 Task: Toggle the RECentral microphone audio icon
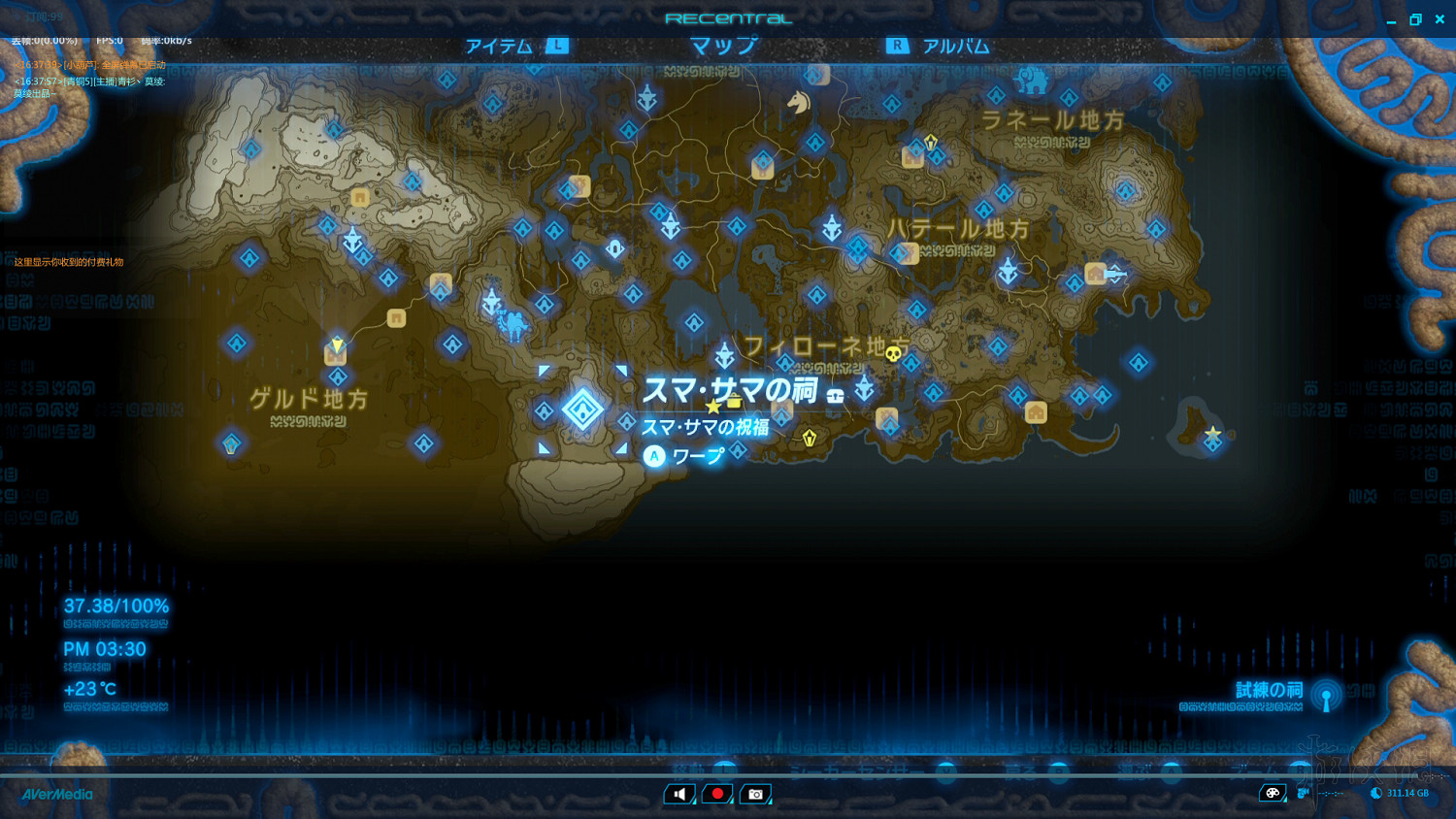[x=679, y=793]
